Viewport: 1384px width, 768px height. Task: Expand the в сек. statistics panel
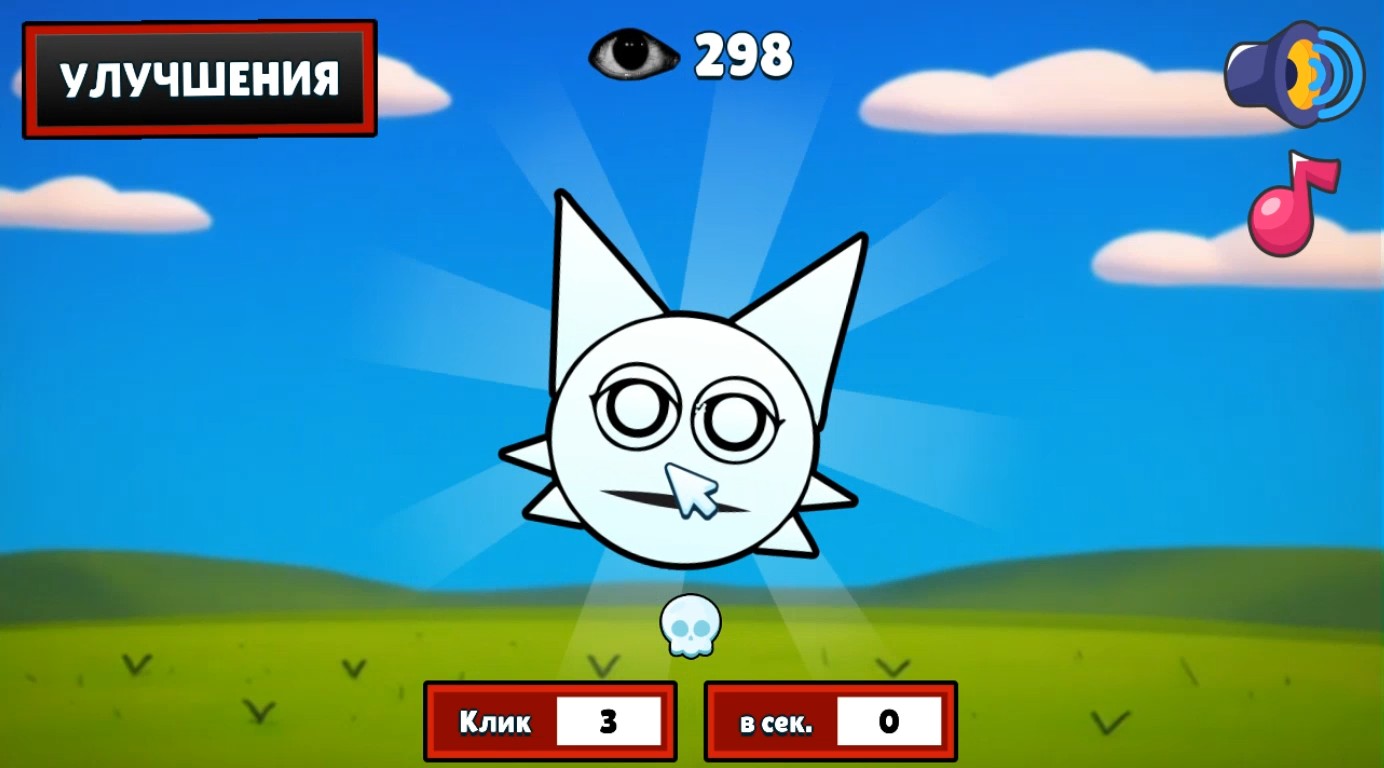click(830, 720)
